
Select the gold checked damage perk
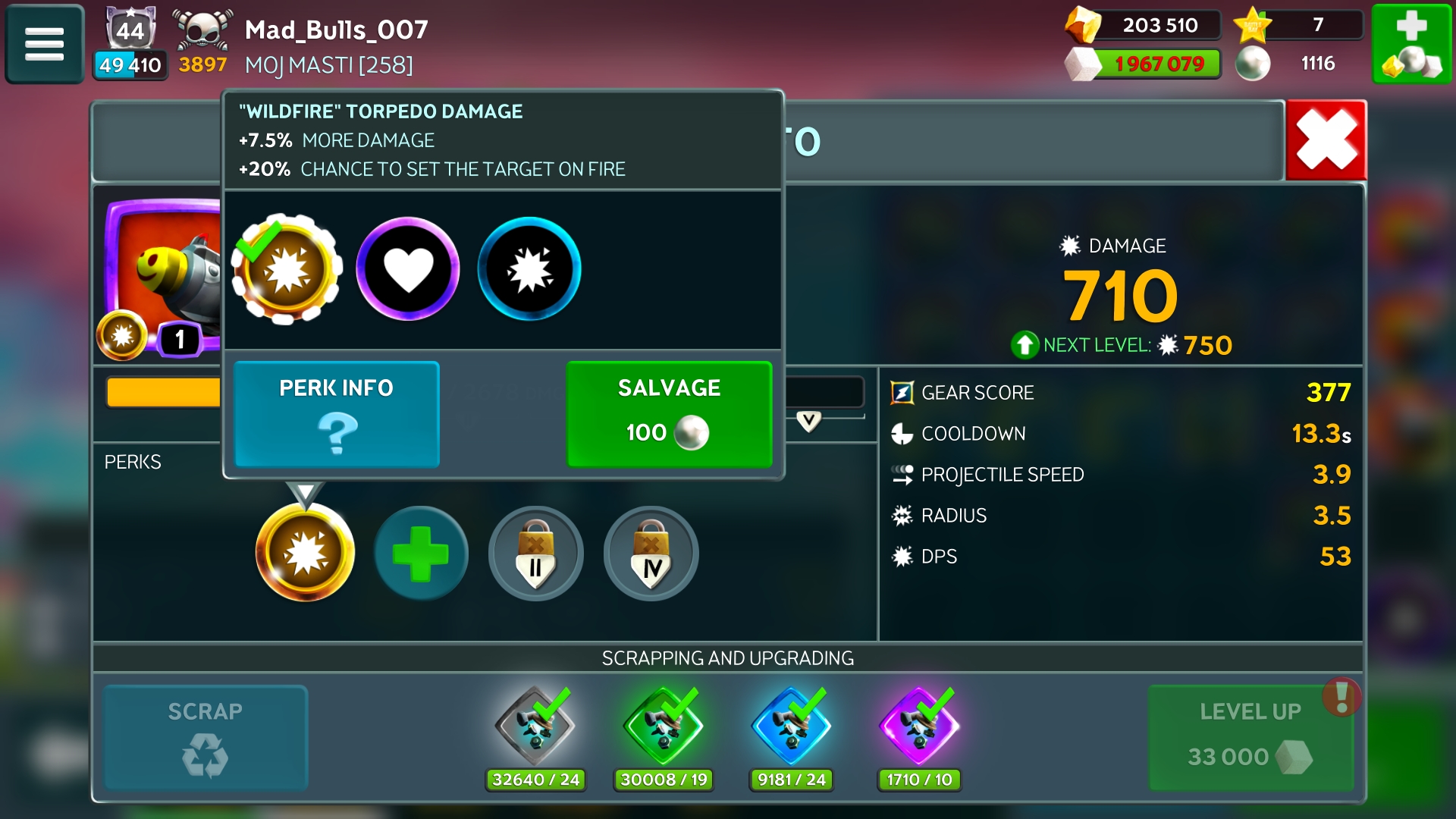pos(287,269)
